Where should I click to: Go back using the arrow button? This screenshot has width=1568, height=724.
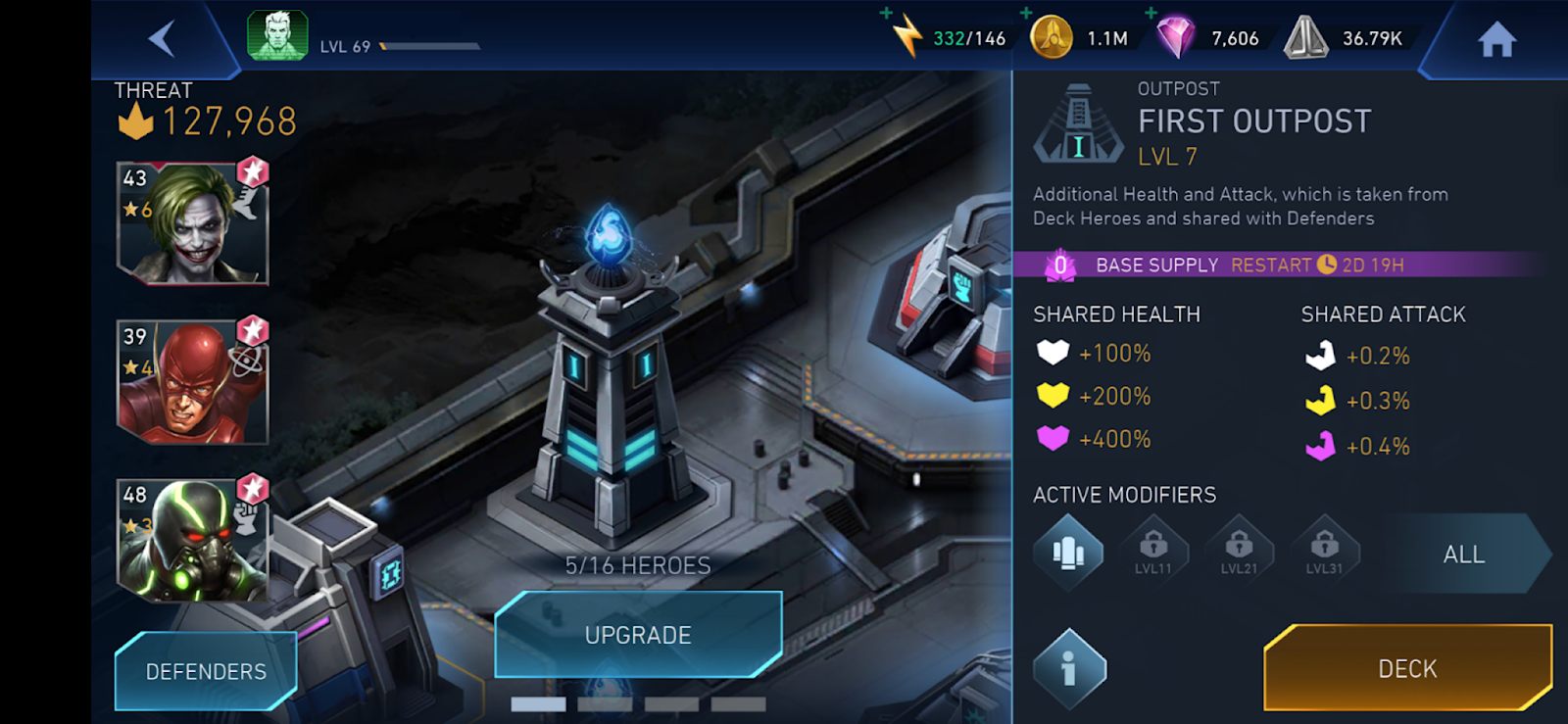(x=163, y=39)
